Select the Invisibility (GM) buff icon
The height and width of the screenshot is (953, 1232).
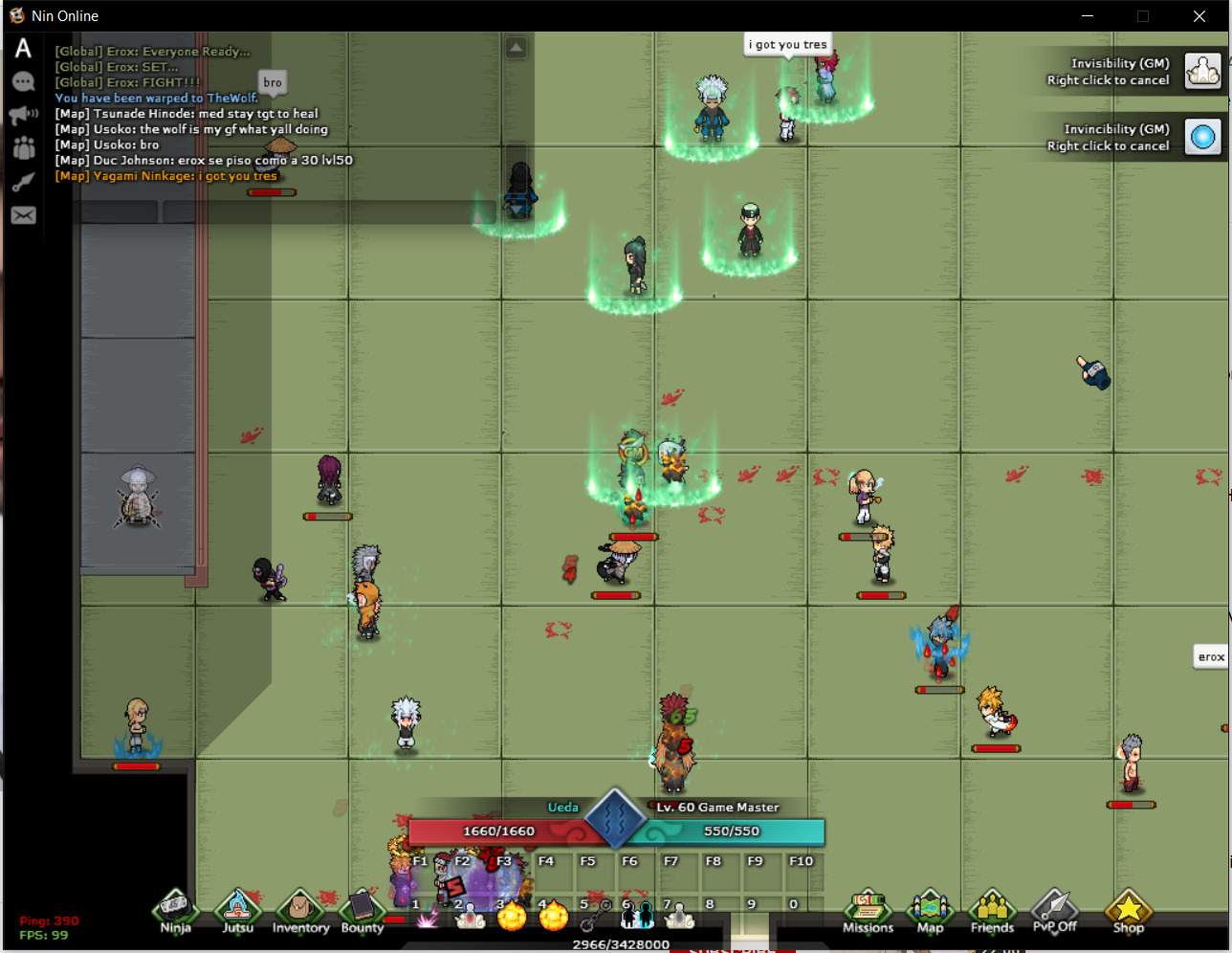coord(1203,71)
